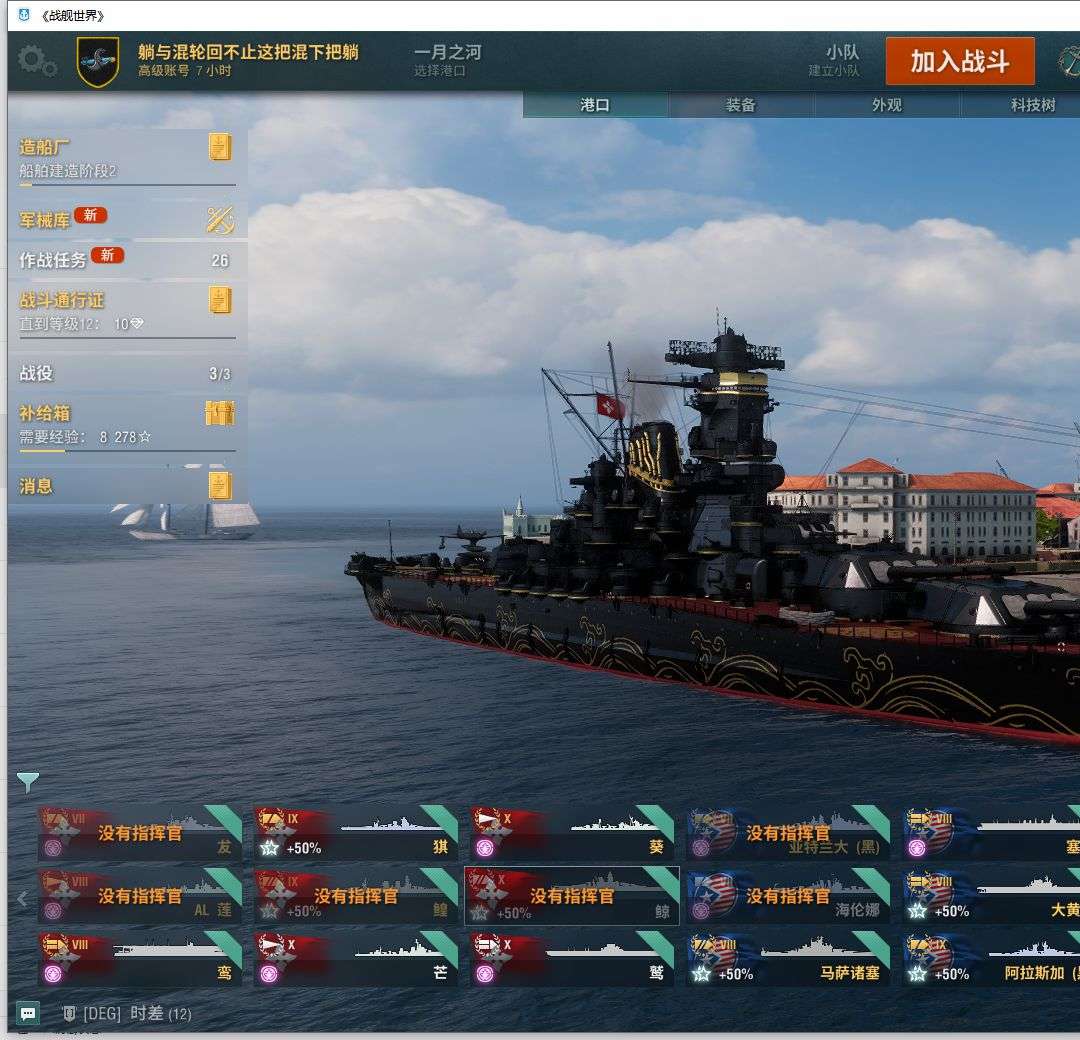Select the 海伦娜 ship card
The height and width of the screenshot is (1040, 1080).
coord(788,897)
